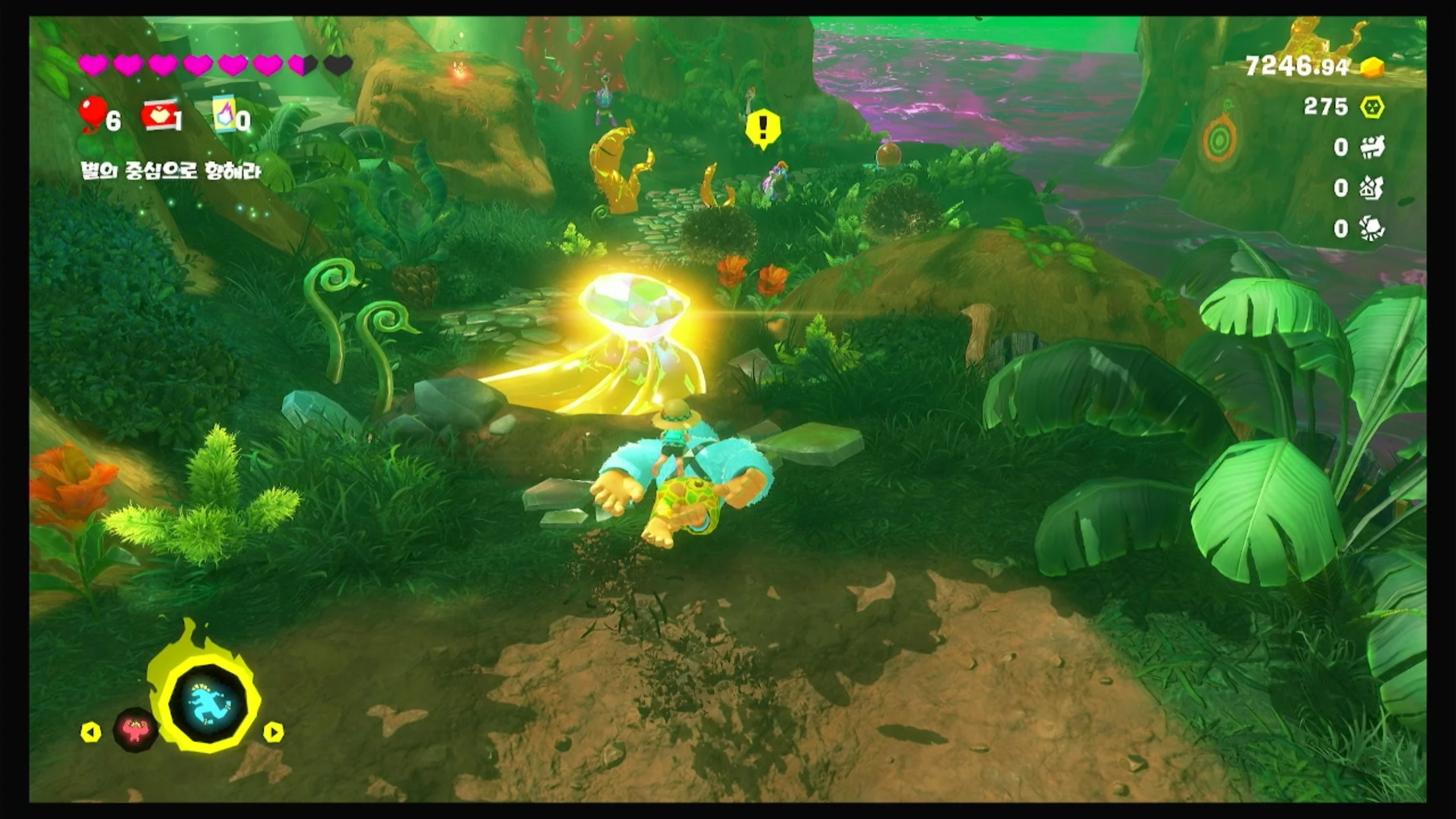Click the right yellow transformation arrow
The image size is (1456, 819).
click(273, 732)
